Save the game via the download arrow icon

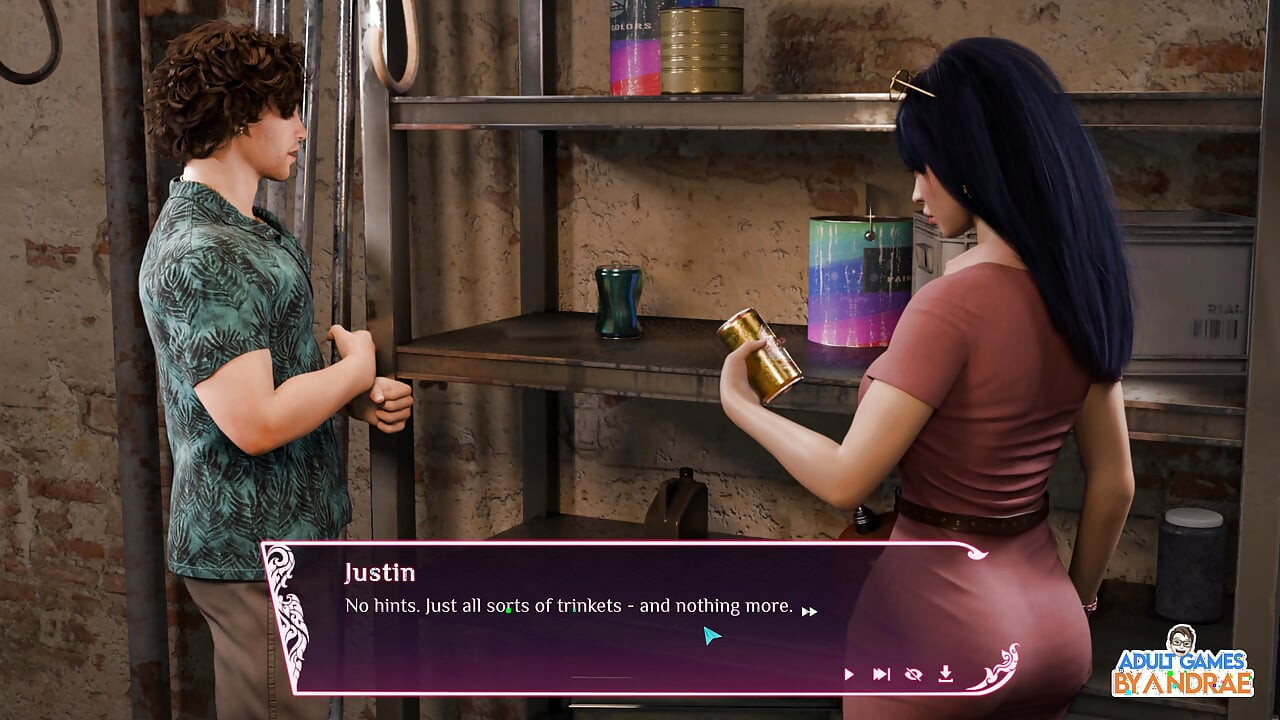point(945,674)
